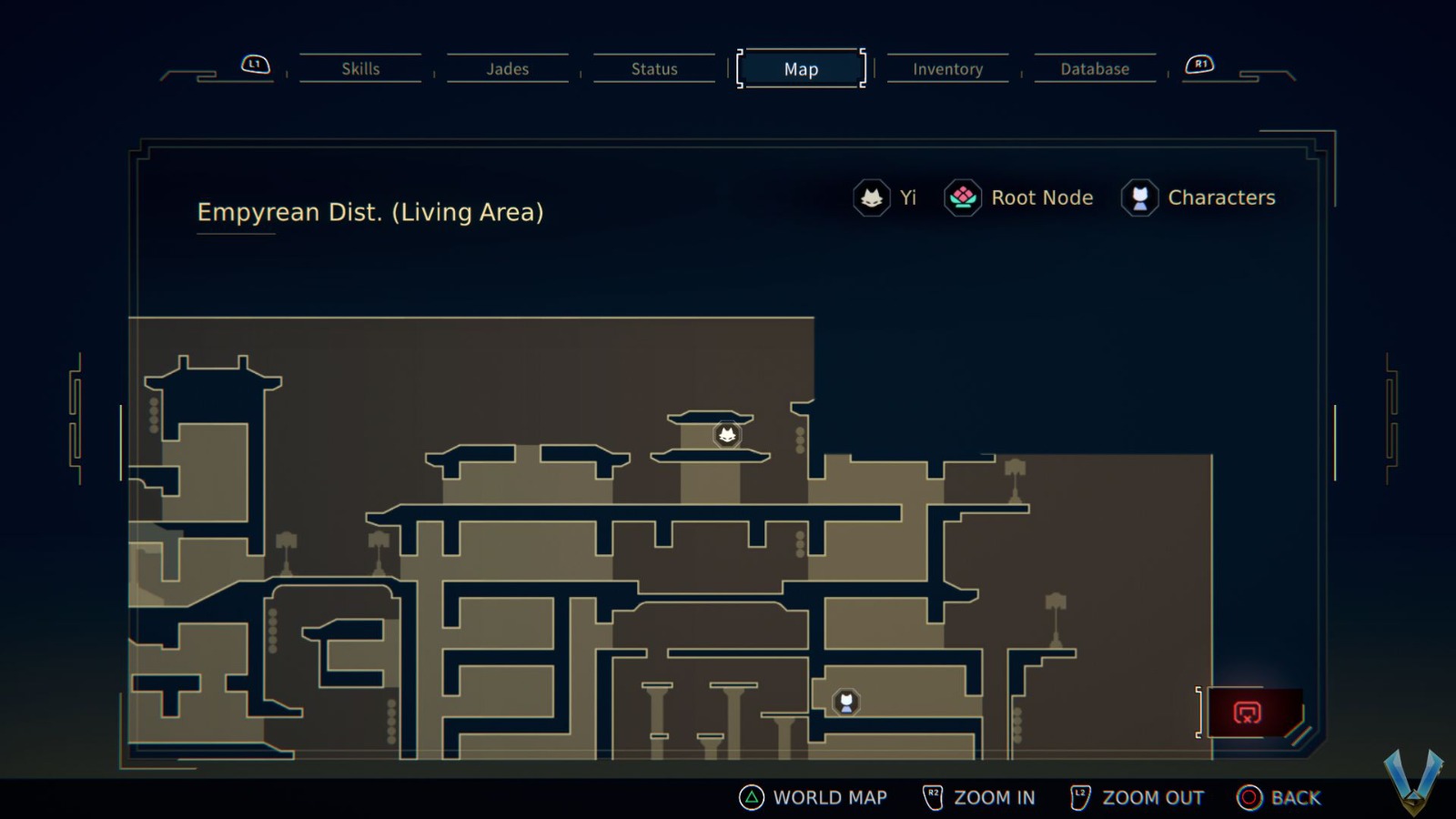Screen dimensions: 1456x819
Task: Toggle the Yi marker in the legend
Action: 872,197
